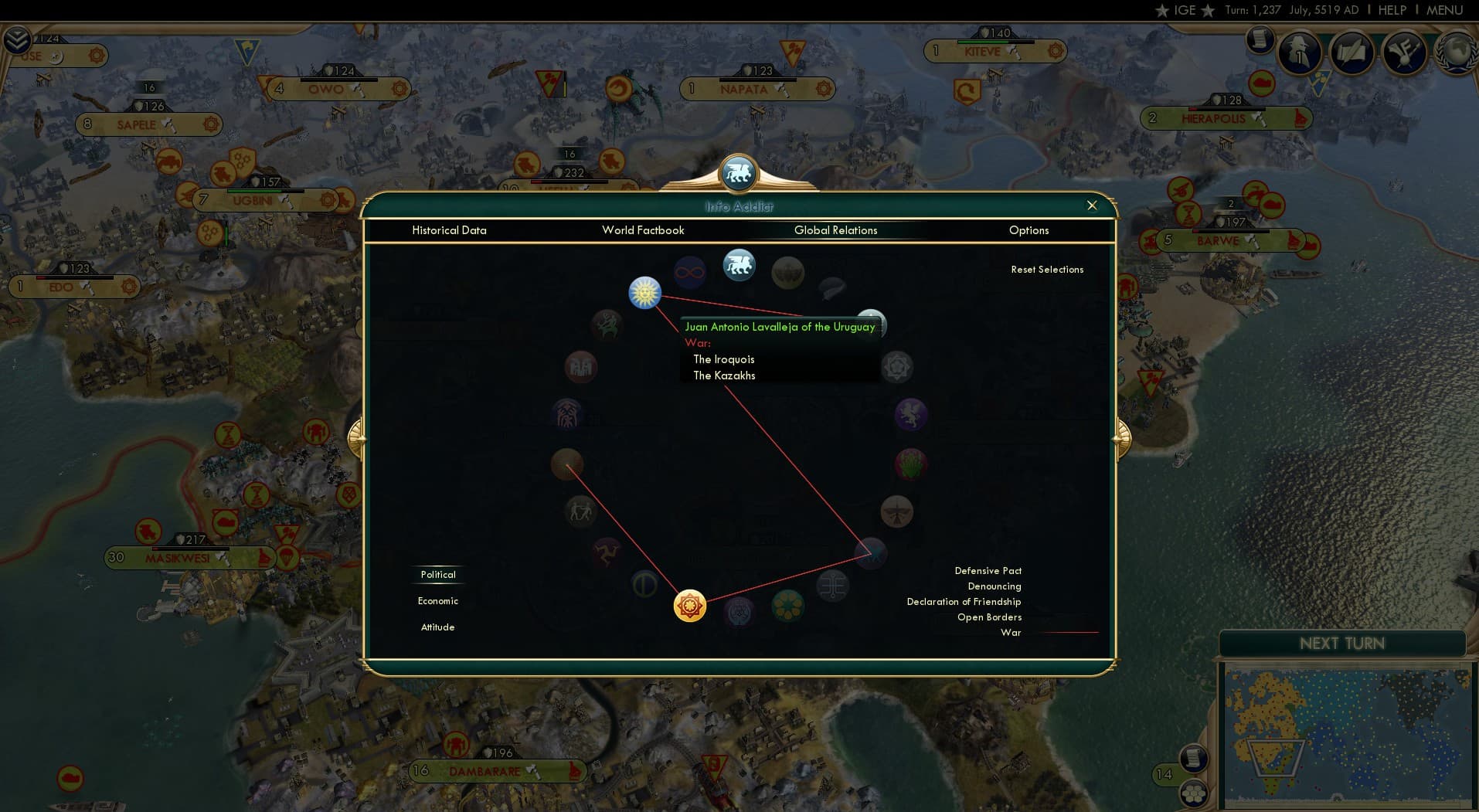
Task: Open the Military overview icon
Action: point(1302,53)
